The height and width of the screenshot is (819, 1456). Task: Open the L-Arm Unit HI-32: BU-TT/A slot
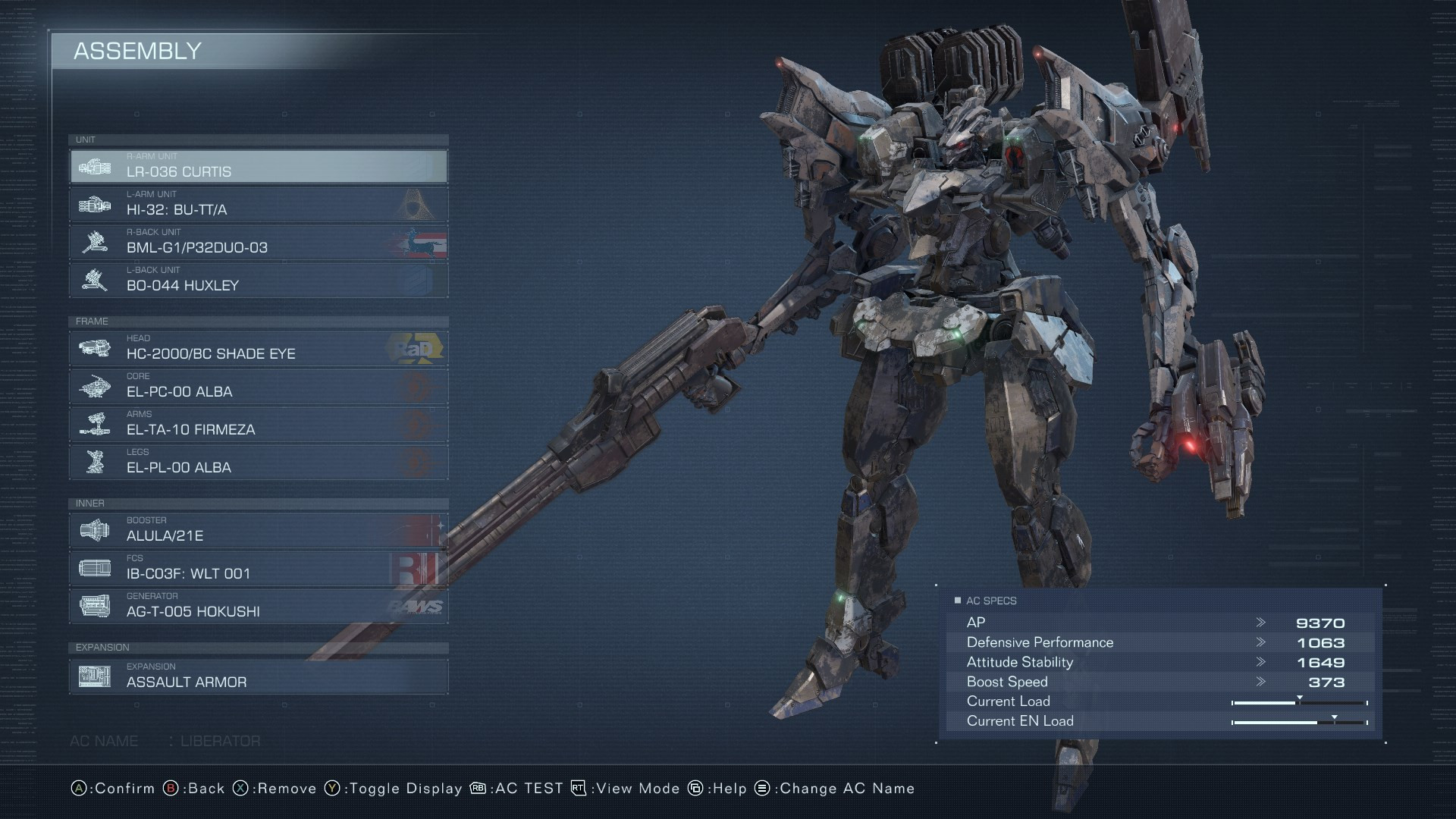(x=258, y=204)
